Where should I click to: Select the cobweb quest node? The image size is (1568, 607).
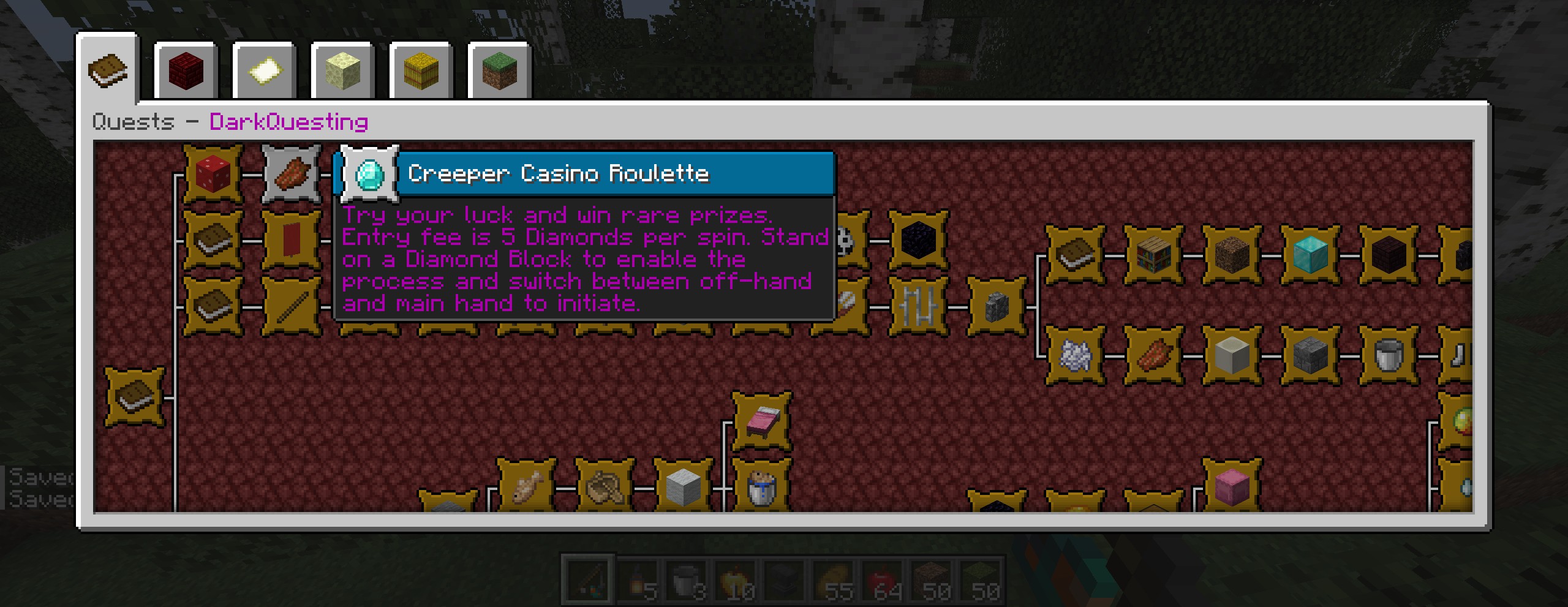pyautogui.click(x=1075, y=355)
